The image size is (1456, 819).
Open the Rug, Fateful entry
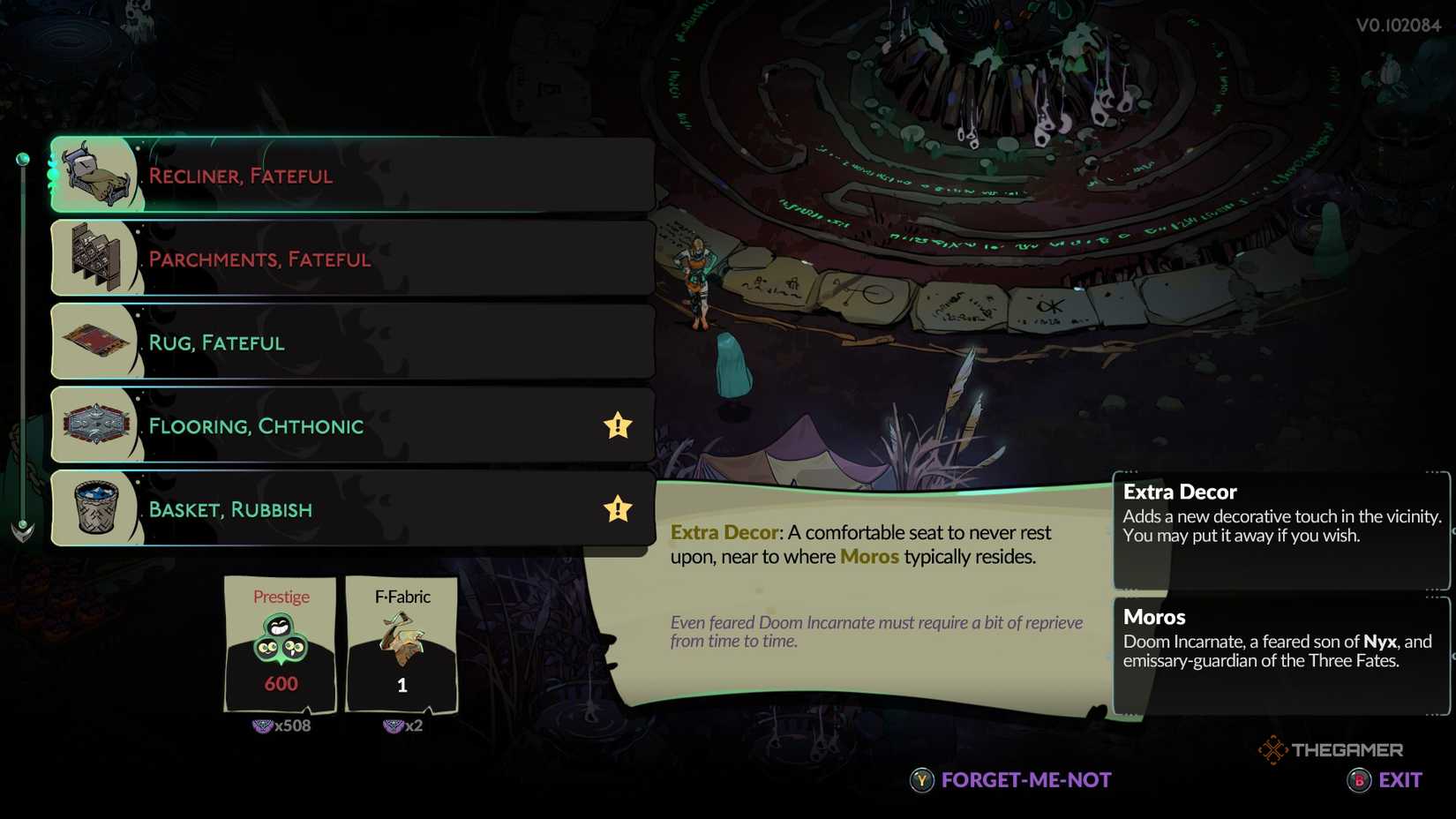353,342
